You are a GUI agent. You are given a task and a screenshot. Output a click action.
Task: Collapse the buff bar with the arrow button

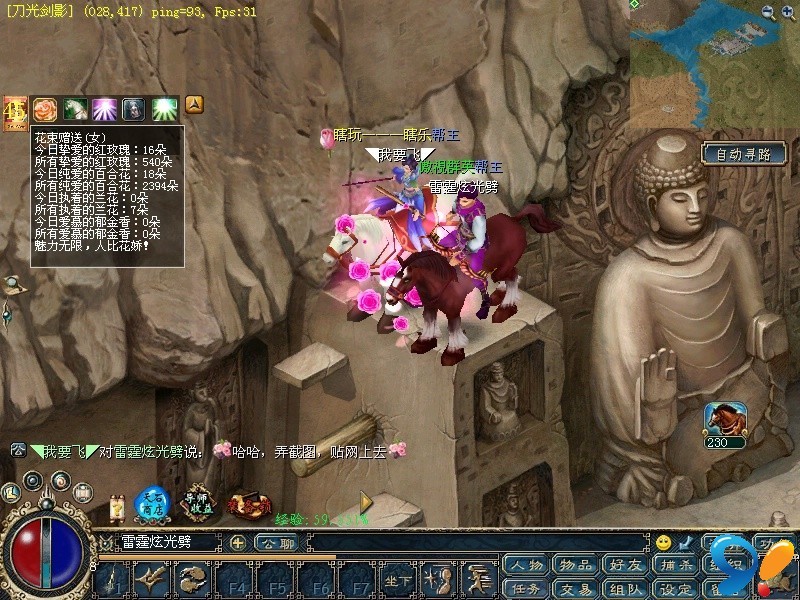coord(195,103)
